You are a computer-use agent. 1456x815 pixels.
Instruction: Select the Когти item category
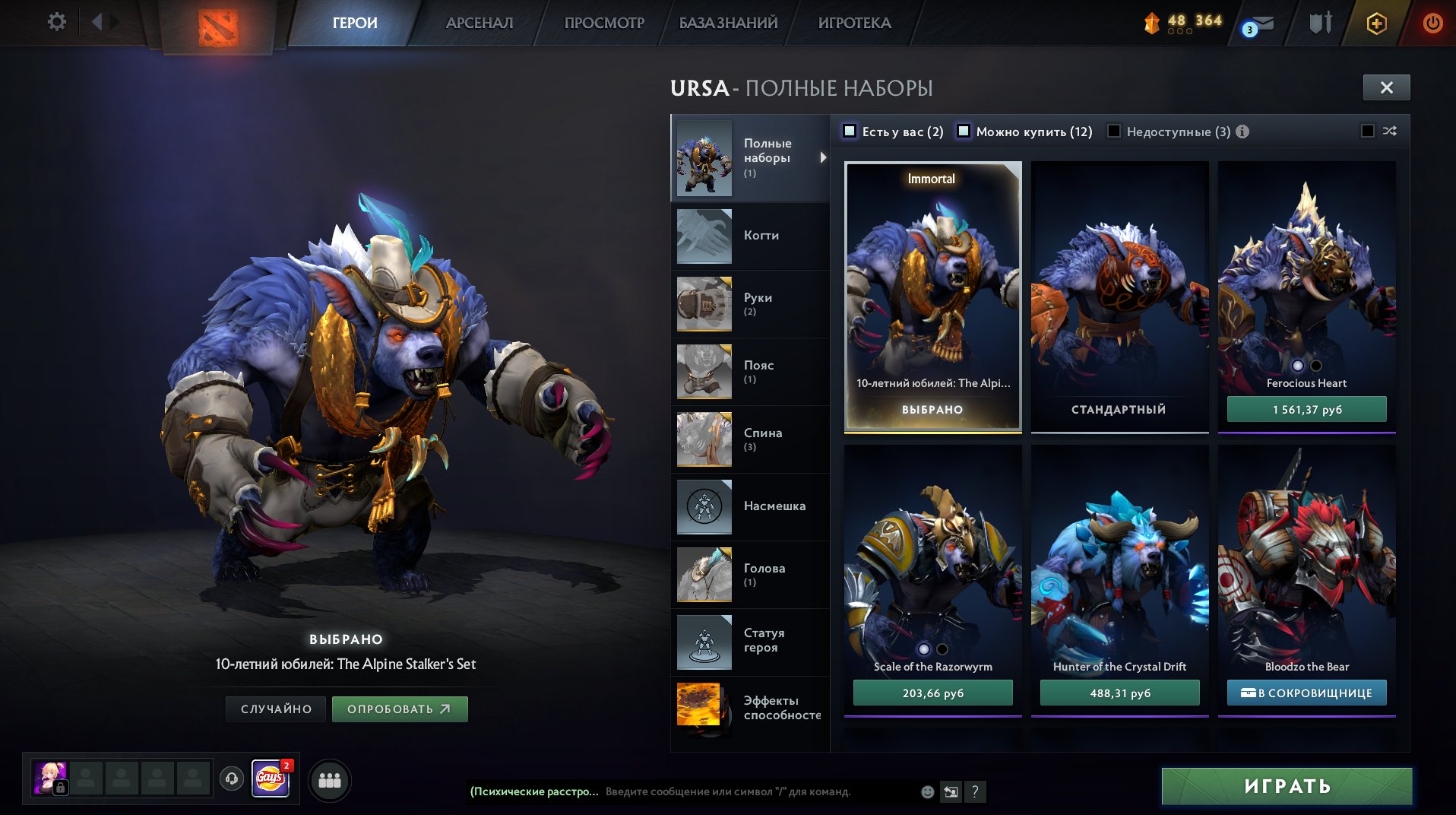750,236
